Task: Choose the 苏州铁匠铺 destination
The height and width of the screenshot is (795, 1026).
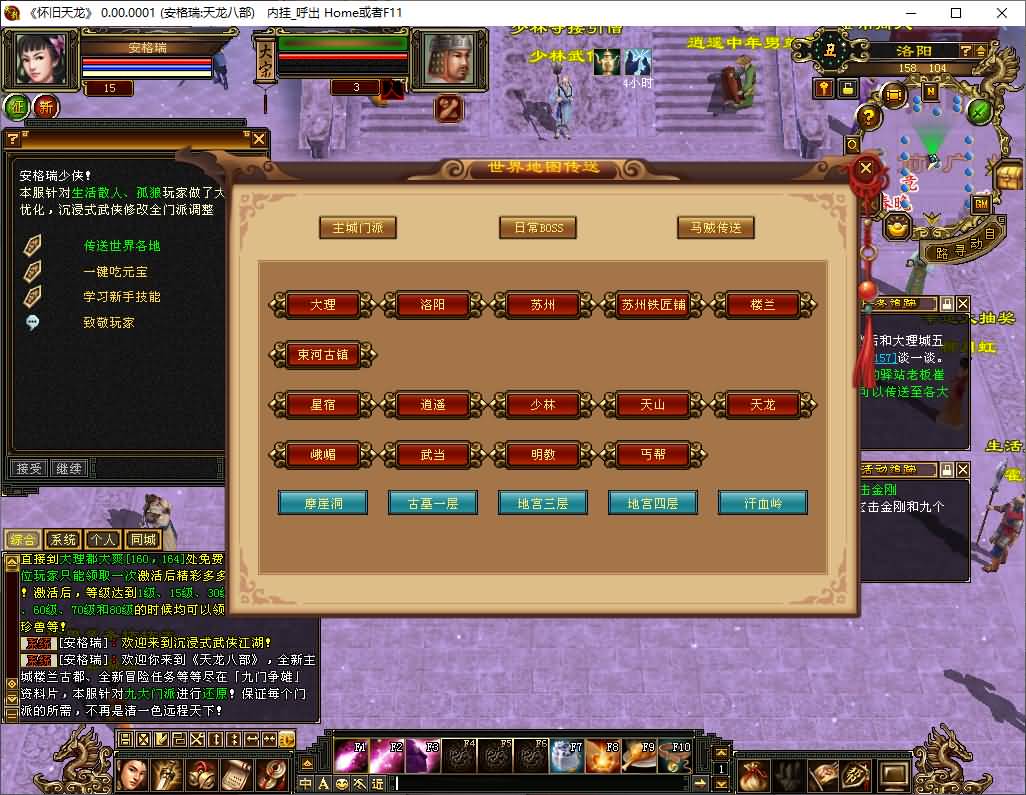Action: (x=653, y=305)
